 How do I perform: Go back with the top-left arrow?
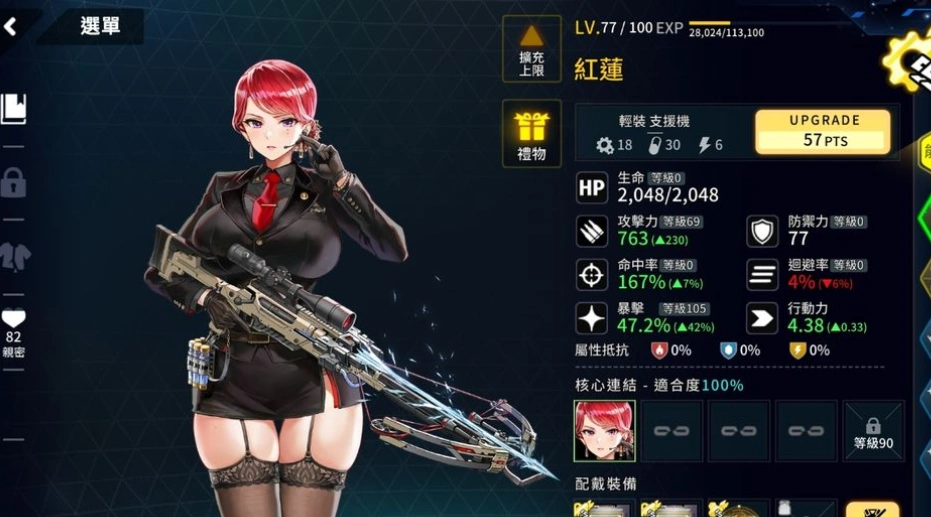[12, 27]
